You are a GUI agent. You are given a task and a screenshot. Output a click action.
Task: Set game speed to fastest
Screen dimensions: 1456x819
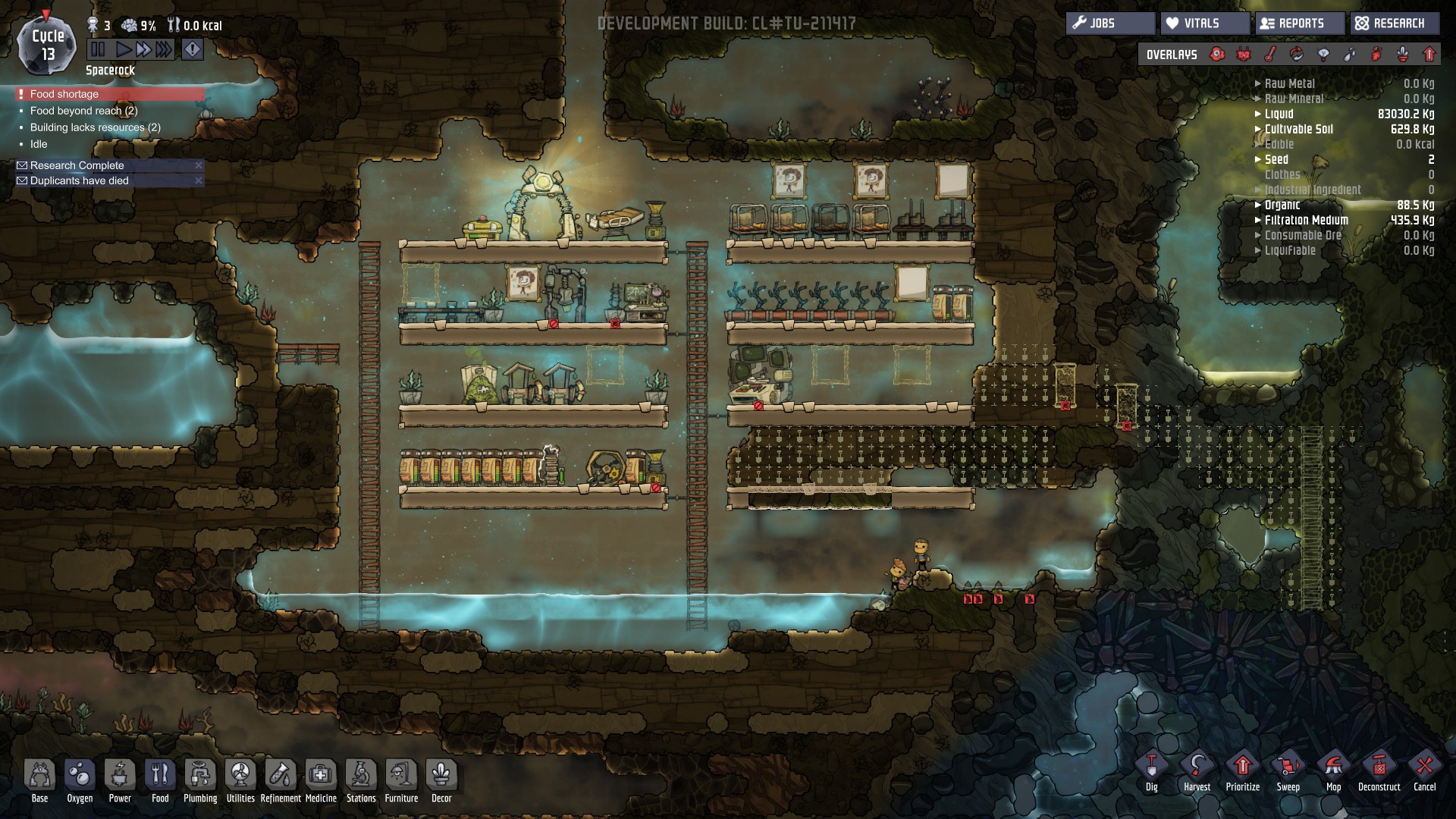point(164,50)
